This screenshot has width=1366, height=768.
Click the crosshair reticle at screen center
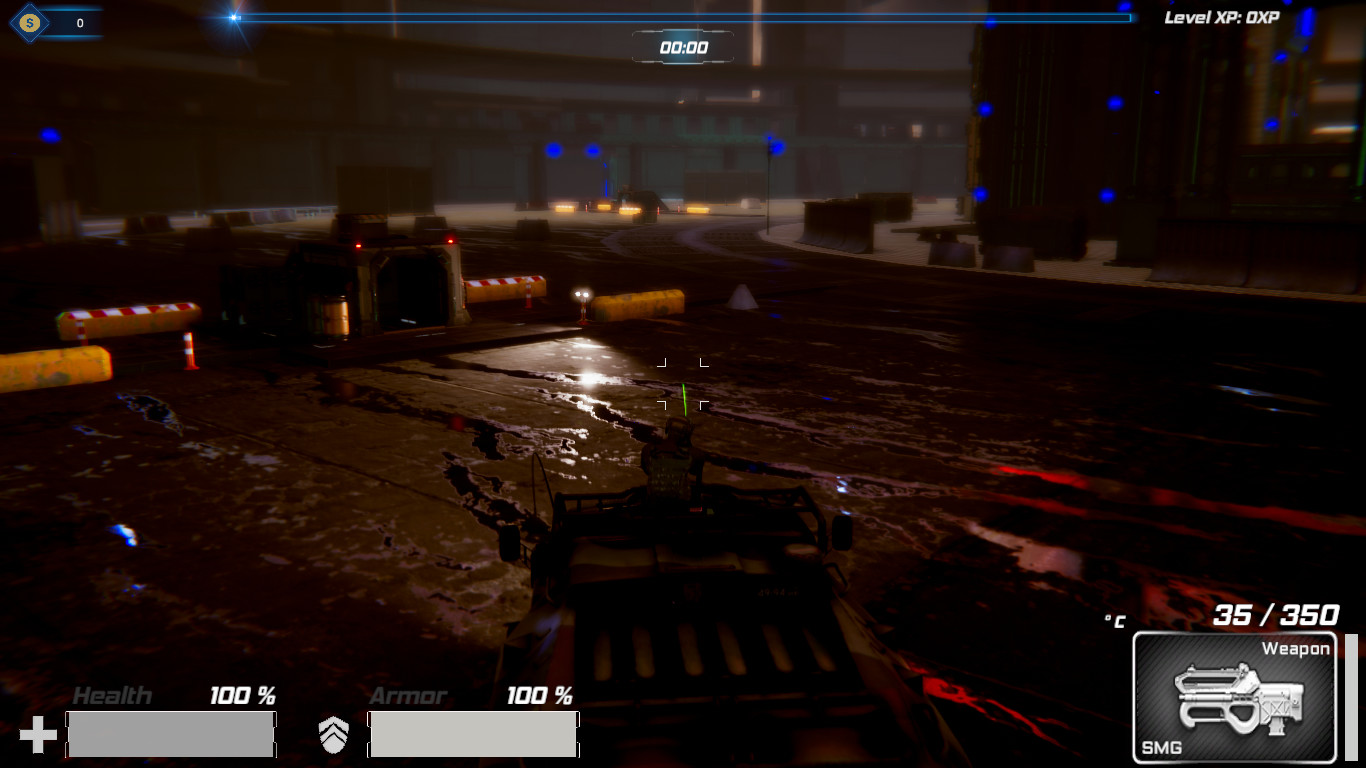pos(683,384)
